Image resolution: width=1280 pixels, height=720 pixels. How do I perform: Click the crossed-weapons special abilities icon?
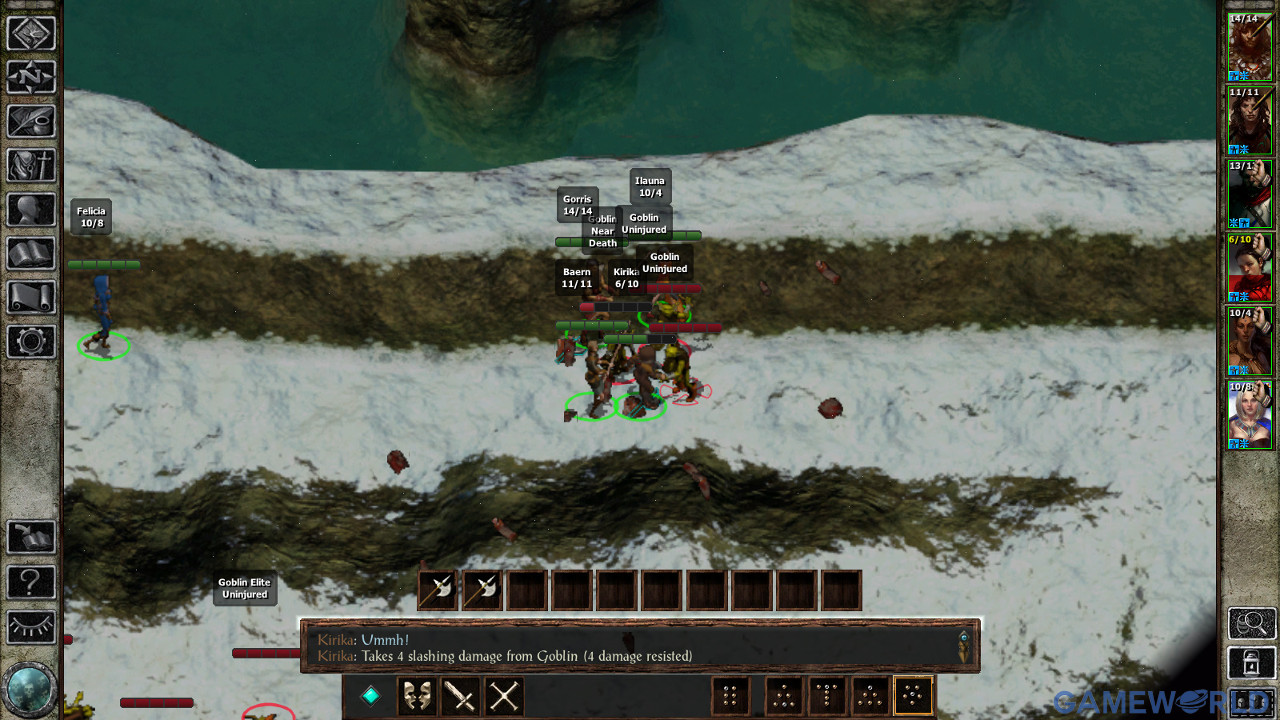tap(503, 695)
